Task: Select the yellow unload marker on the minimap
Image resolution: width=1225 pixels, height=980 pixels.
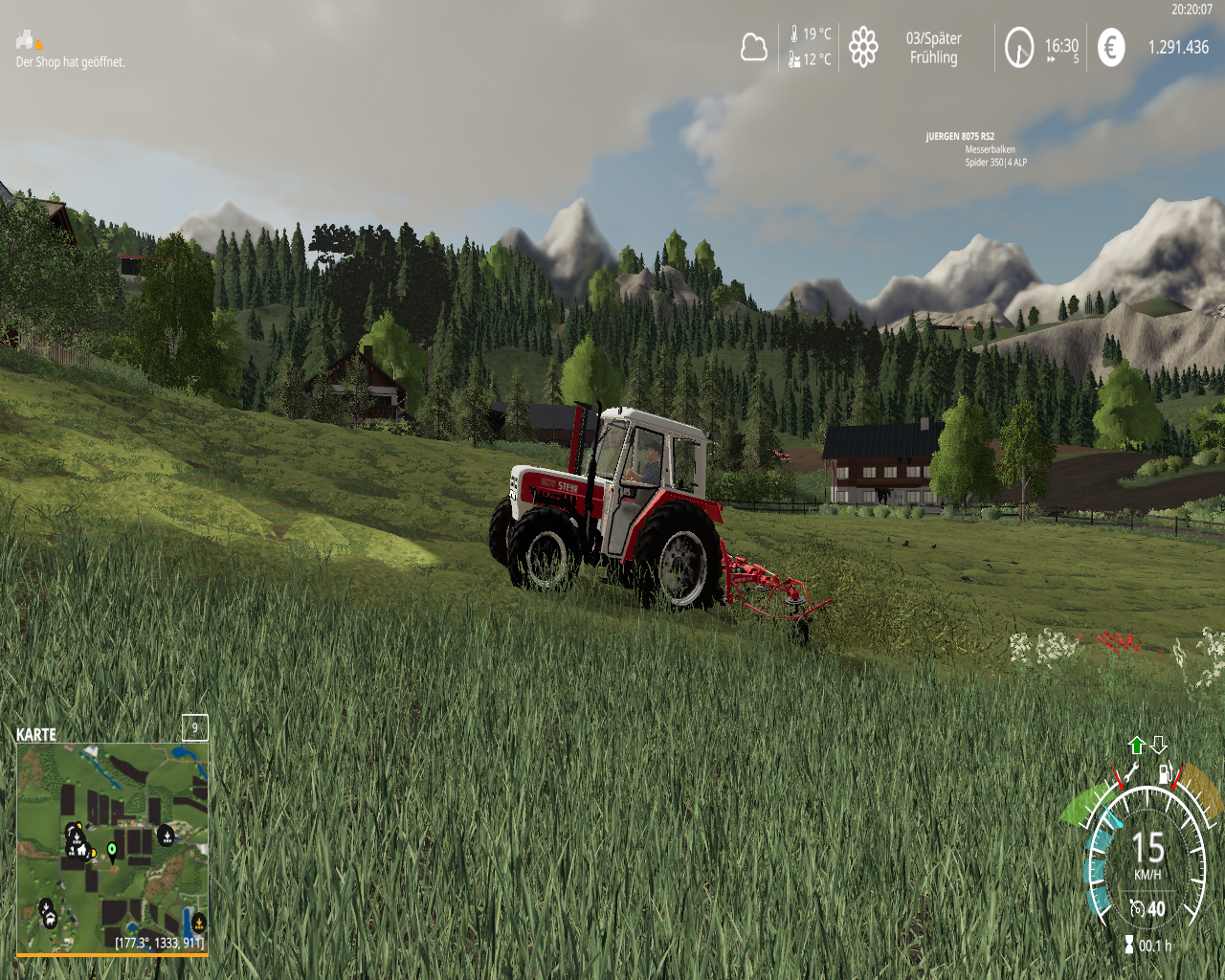Action: click(198, 923)
